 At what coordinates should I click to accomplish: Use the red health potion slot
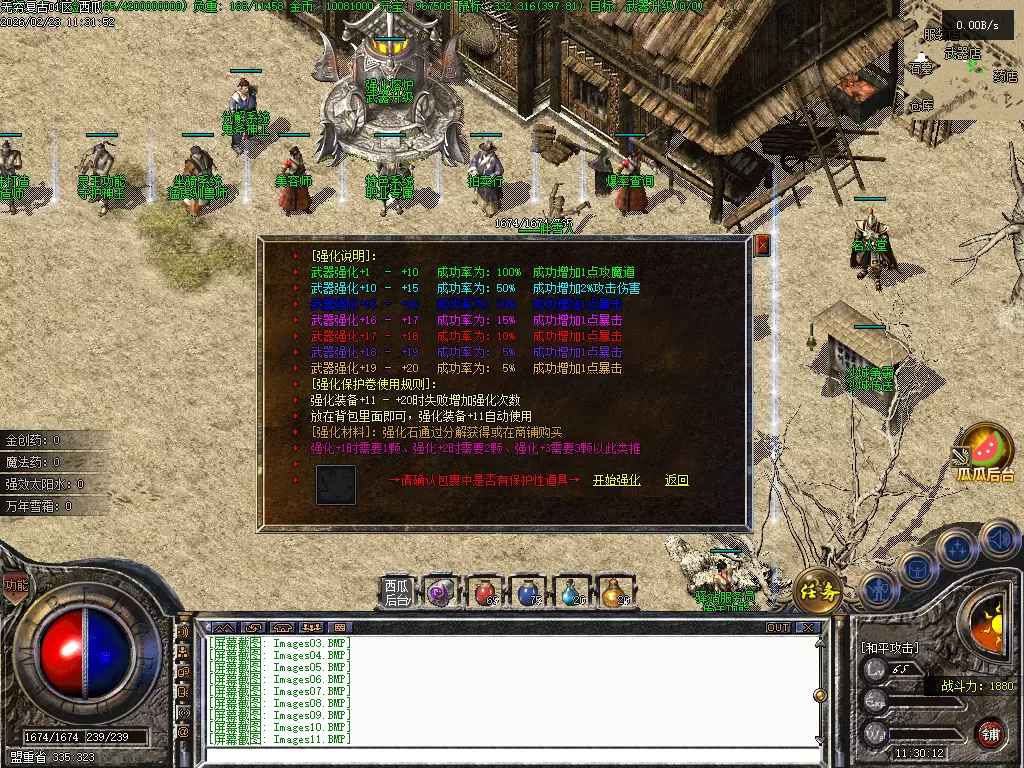485,593
